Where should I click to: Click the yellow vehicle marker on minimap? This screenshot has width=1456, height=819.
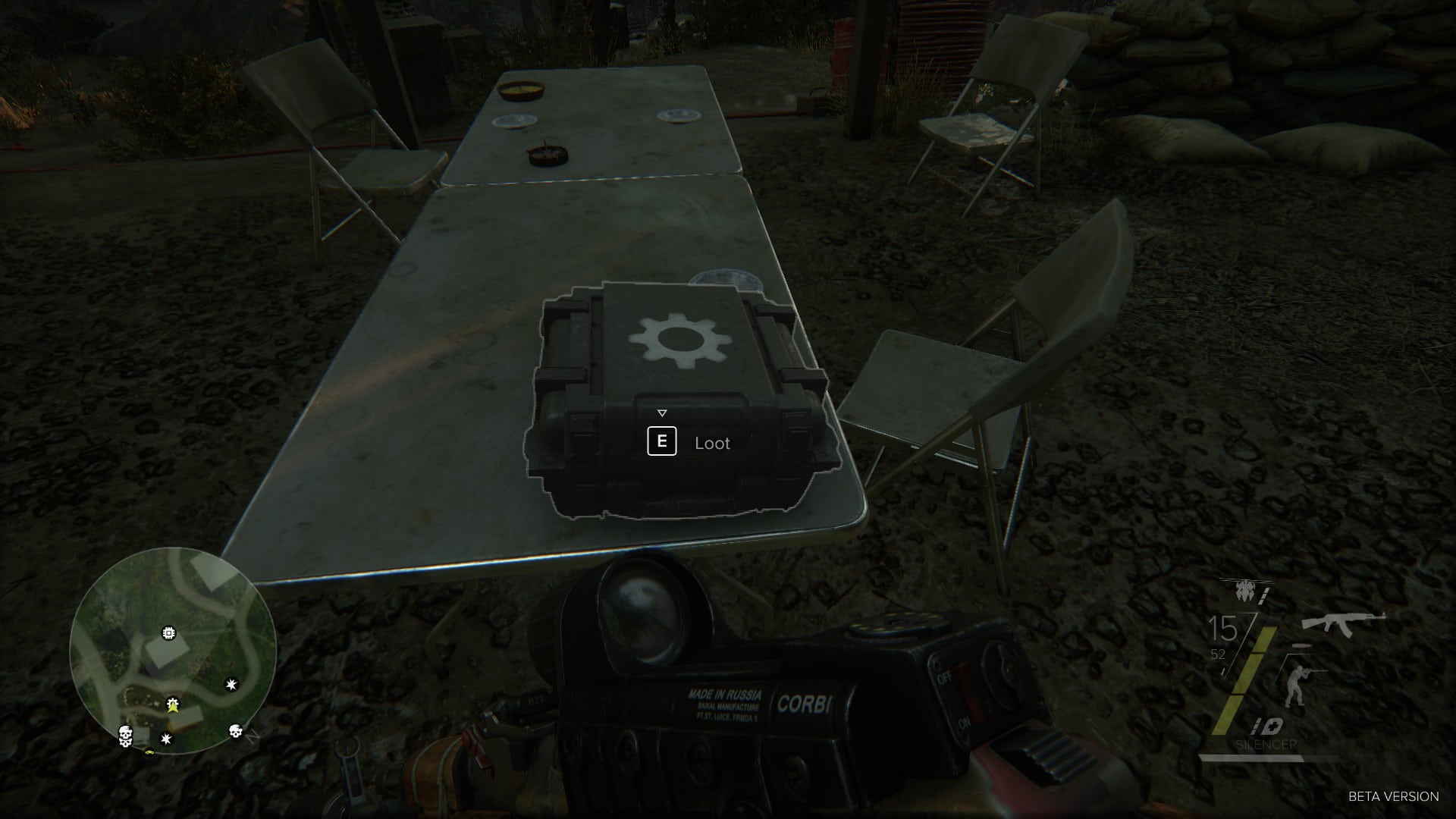point(149,752)
